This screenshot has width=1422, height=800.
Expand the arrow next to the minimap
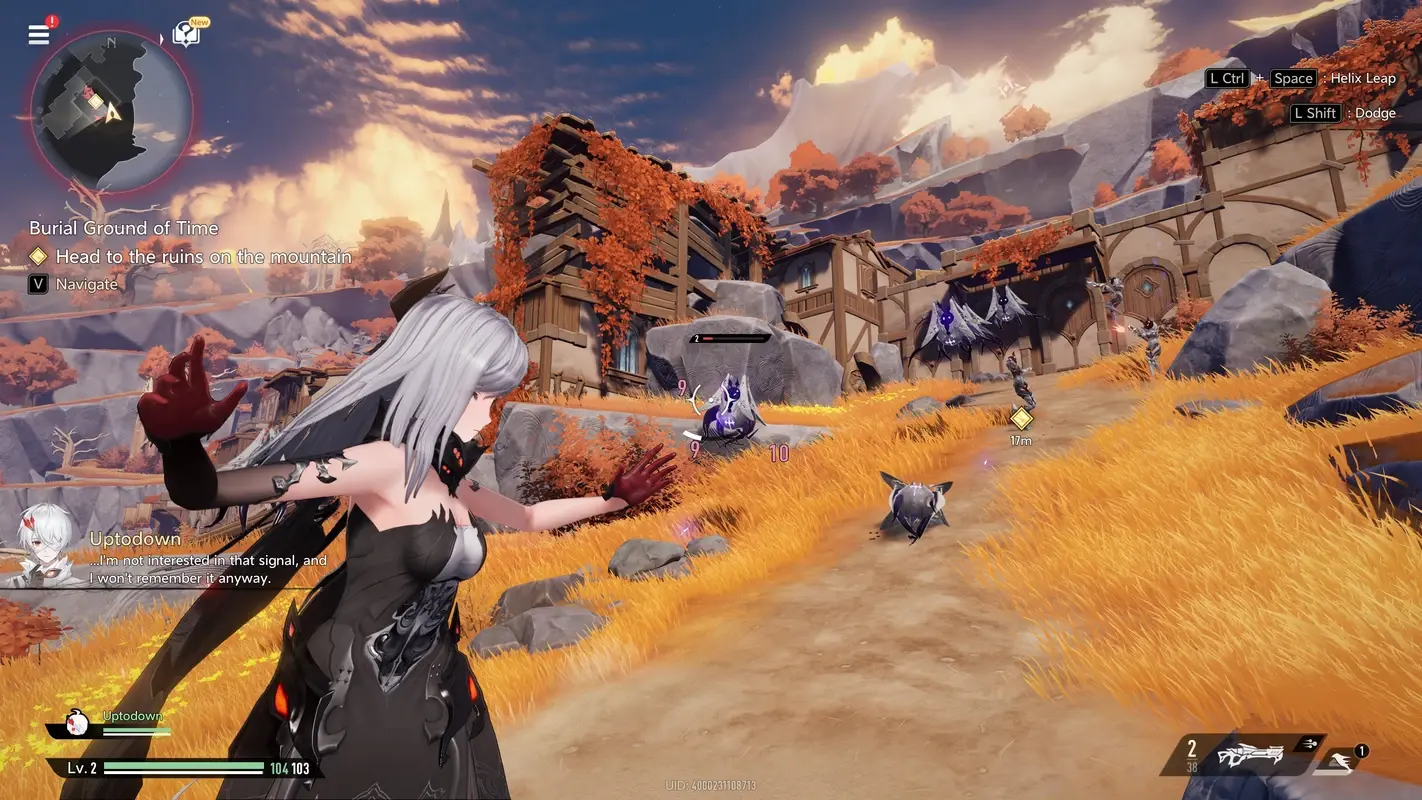pos(160,37)
